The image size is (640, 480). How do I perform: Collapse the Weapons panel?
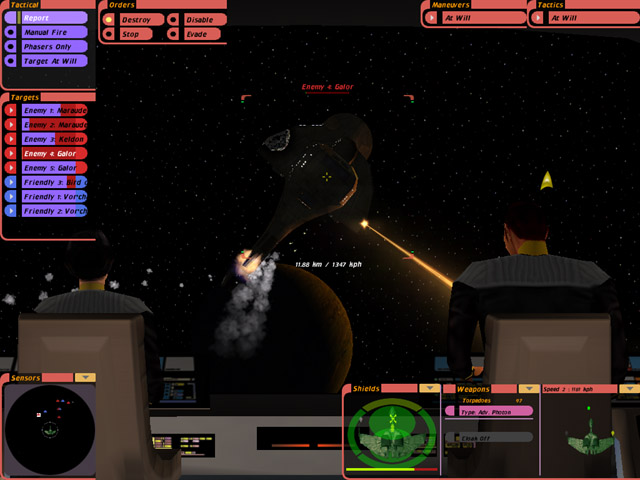tap(531, 387)
